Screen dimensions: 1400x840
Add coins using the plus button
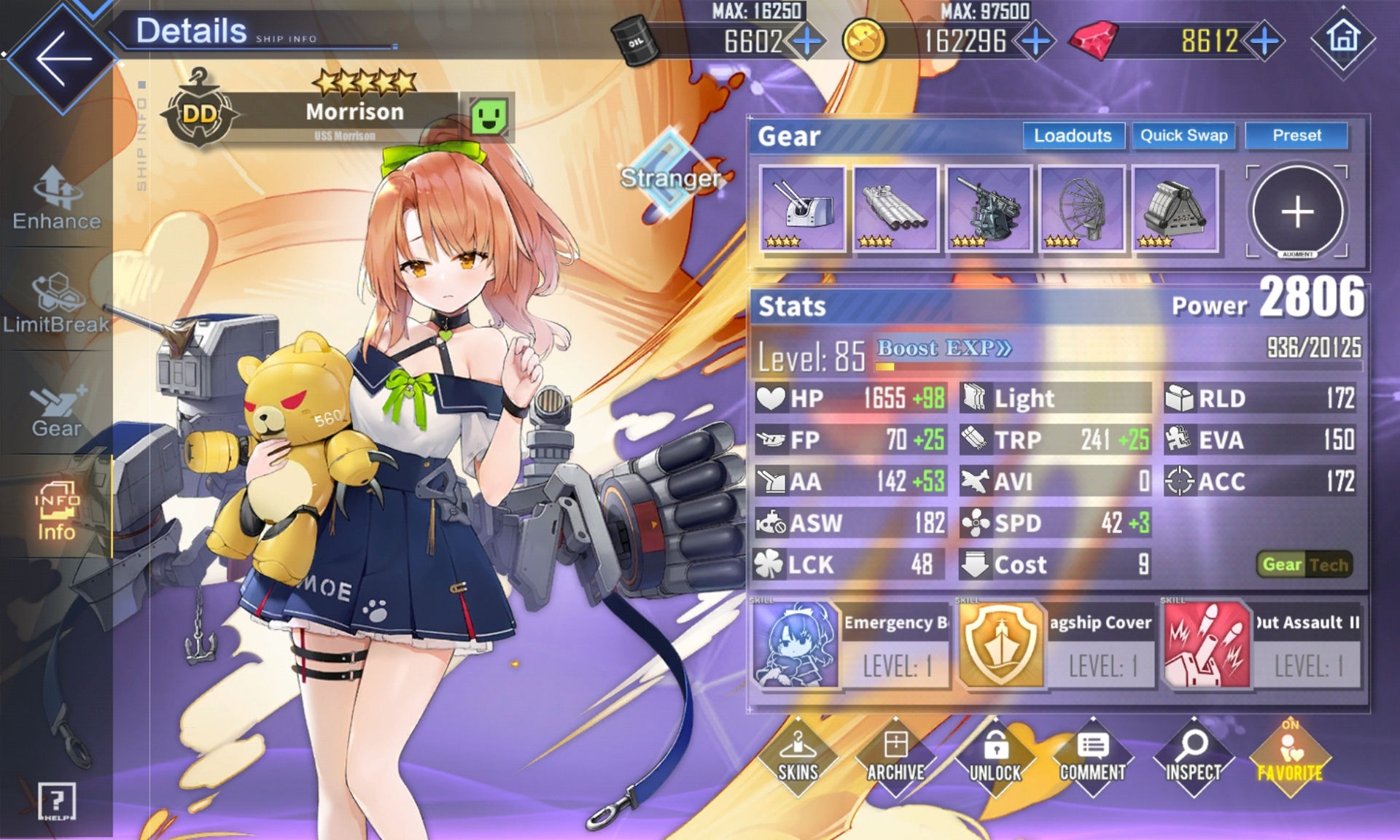1035,42
